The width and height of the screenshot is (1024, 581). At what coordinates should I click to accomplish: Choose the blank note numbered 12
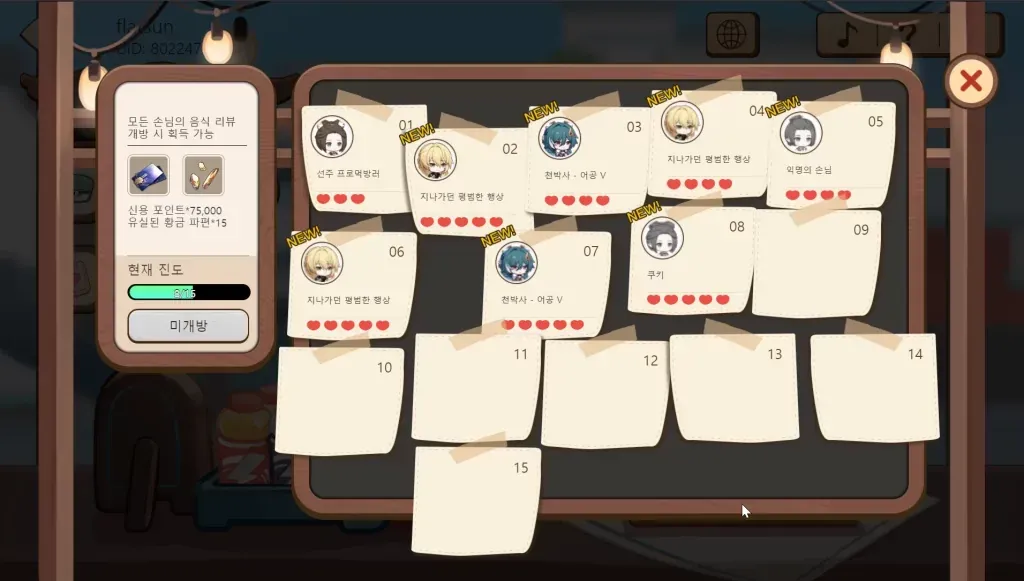(x=604, y=394)
